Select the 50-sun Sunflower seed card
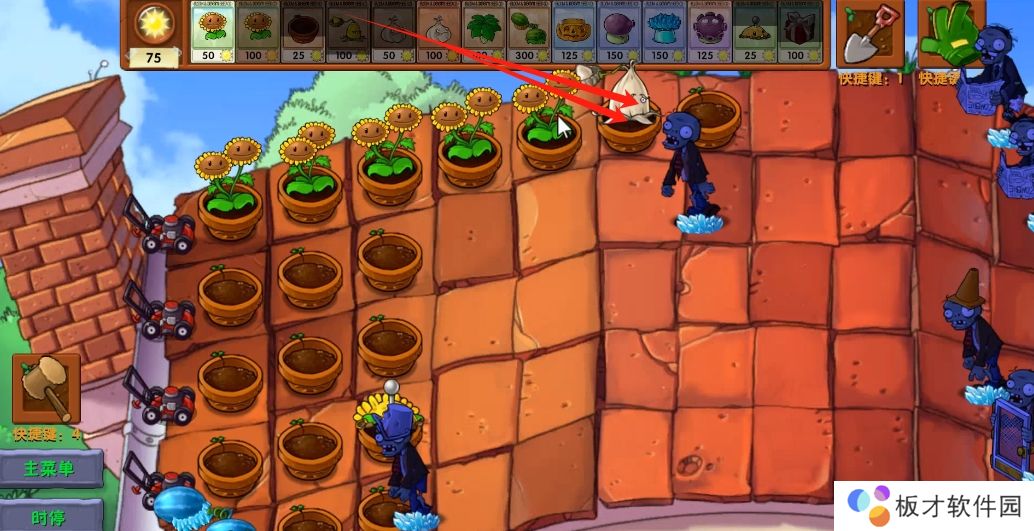This screenshot has width=1034, height=531. pyautogui.click(x=212, y=33)
